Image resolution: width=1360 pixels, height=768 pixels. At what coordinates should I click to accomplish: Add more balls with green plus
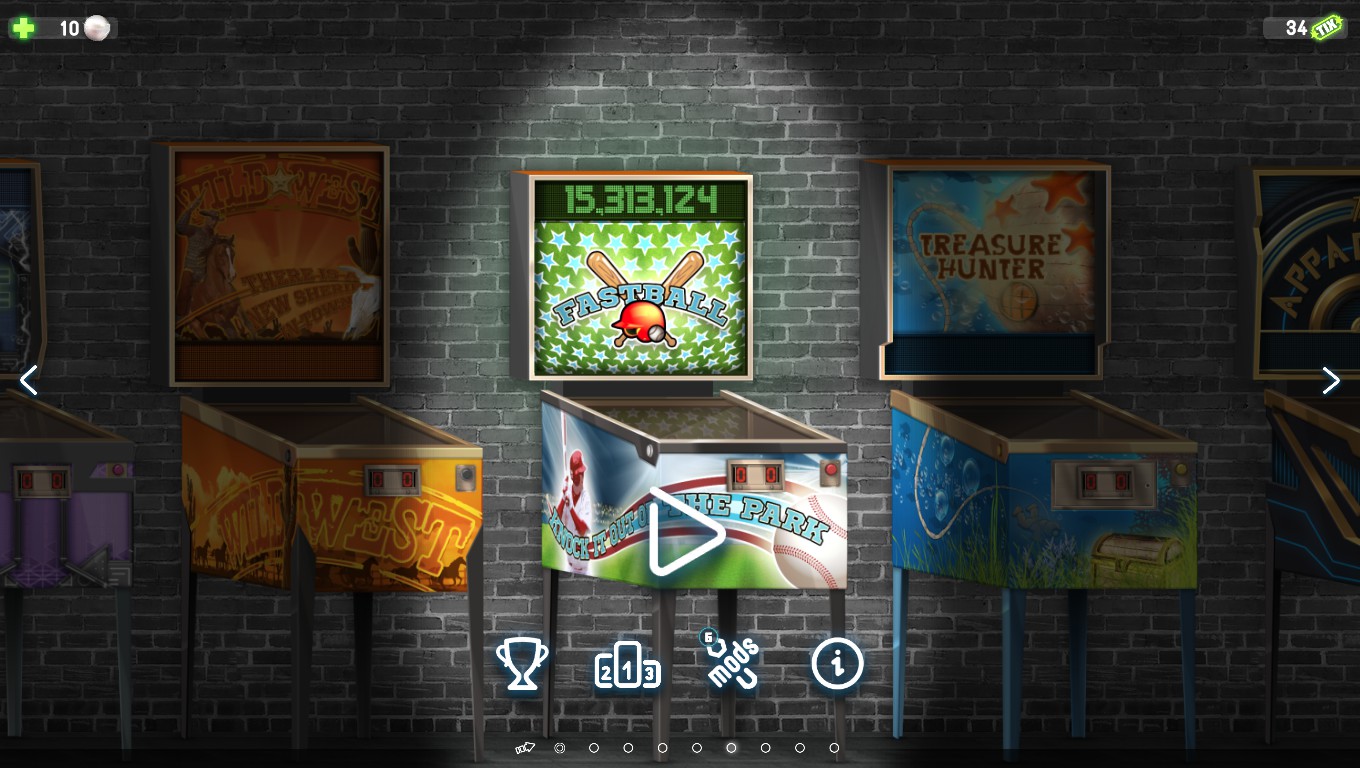[23, 28]
